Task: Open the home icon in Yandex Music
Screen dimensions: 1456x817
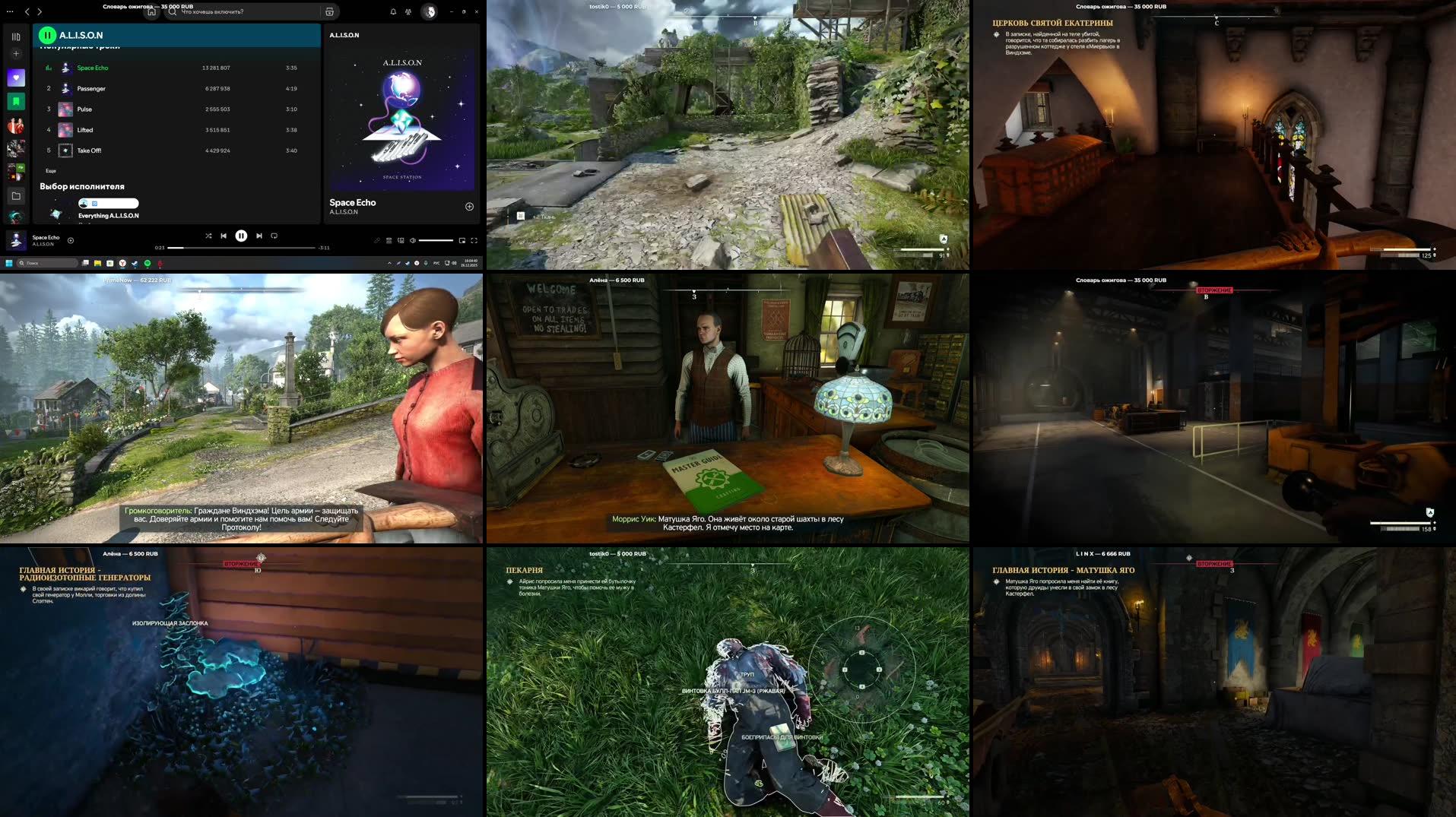Action: click(x=152, y=11)
